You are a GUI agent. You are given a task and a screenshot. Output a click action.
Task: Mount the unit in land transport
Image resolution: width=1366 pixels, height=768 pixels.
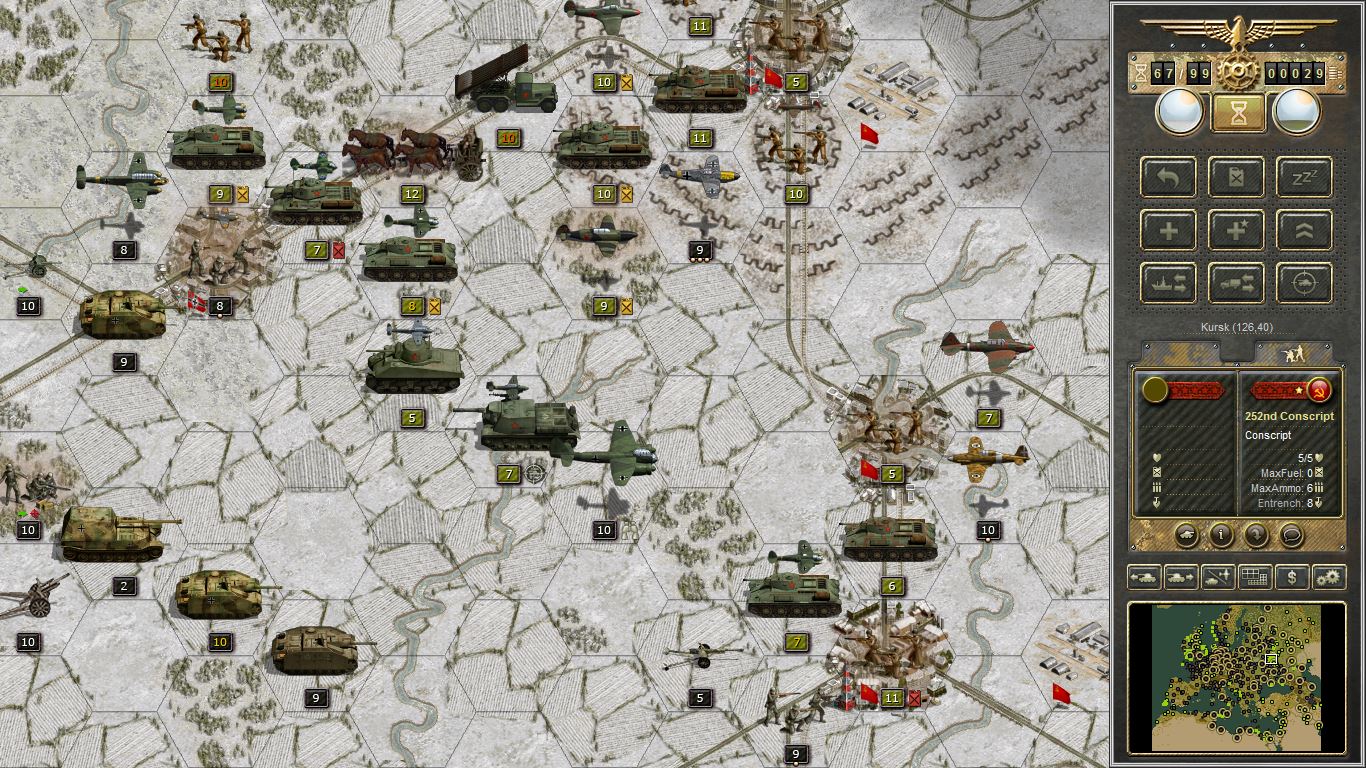point(1236,283)
